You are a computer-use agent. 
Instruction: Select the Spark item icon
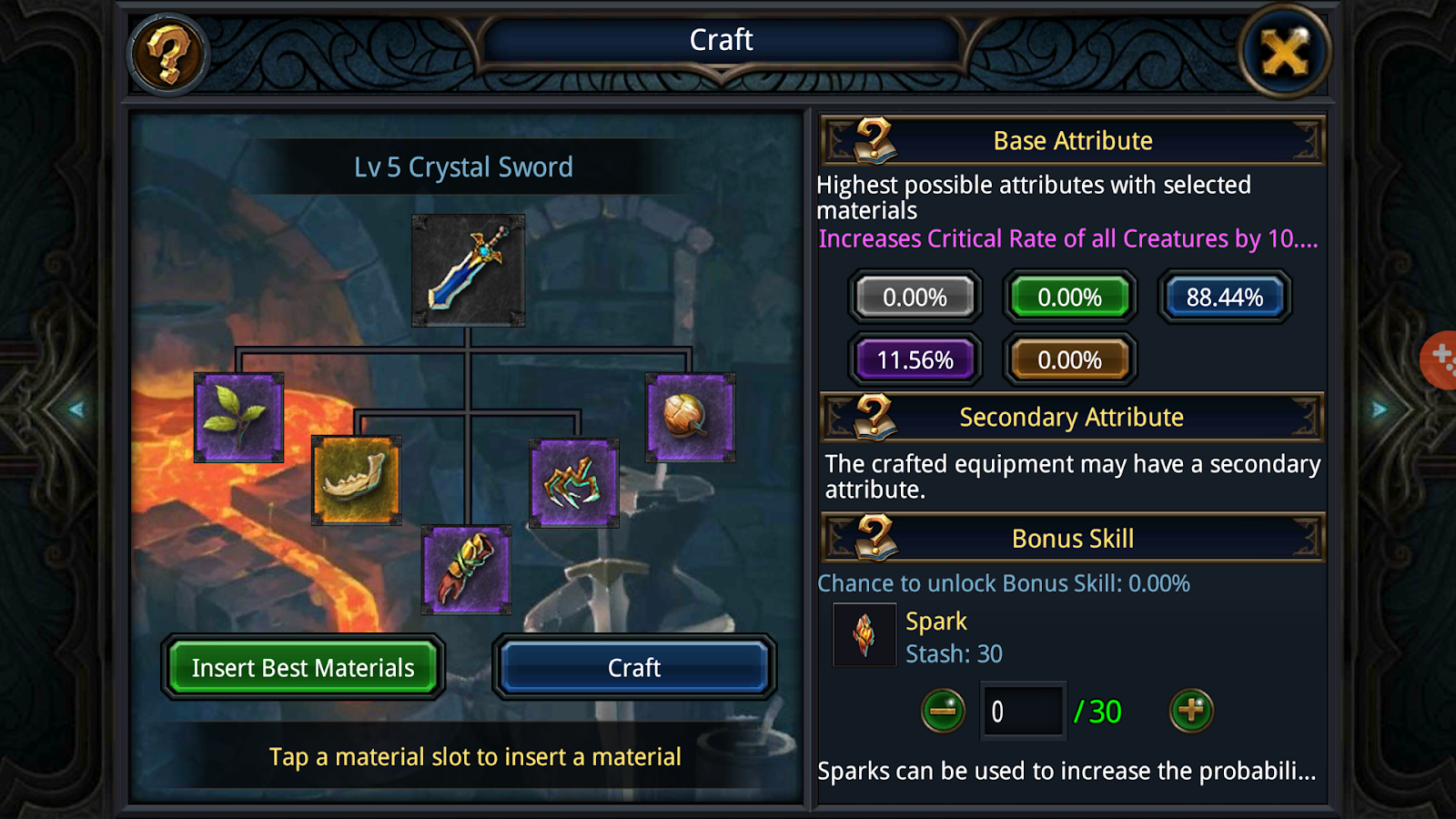click(864, 635)
